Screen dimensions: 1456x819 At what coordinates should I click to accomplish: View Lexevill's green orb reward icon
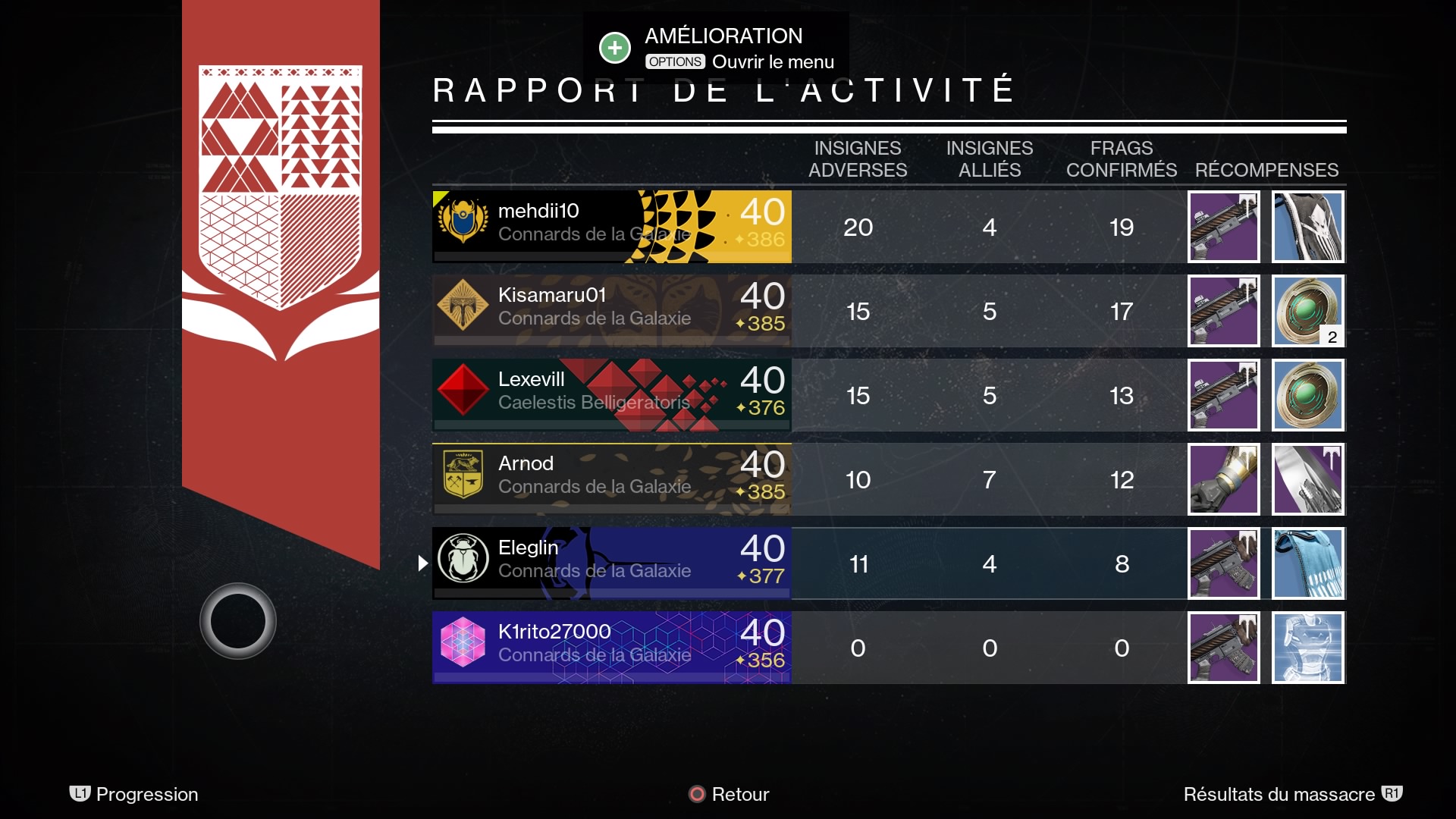[x=1307, y=395]
